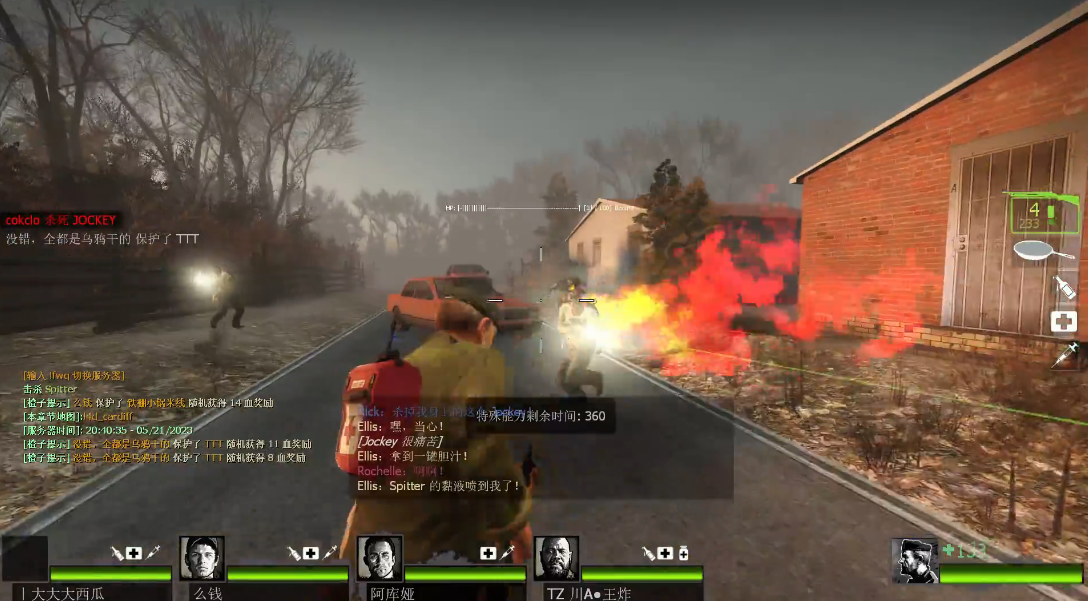Image resolution: width=1088 pixels, height=601 pixels.
Task: Click teammate 么钱's portrait
Action: click(x=202, y=558)
